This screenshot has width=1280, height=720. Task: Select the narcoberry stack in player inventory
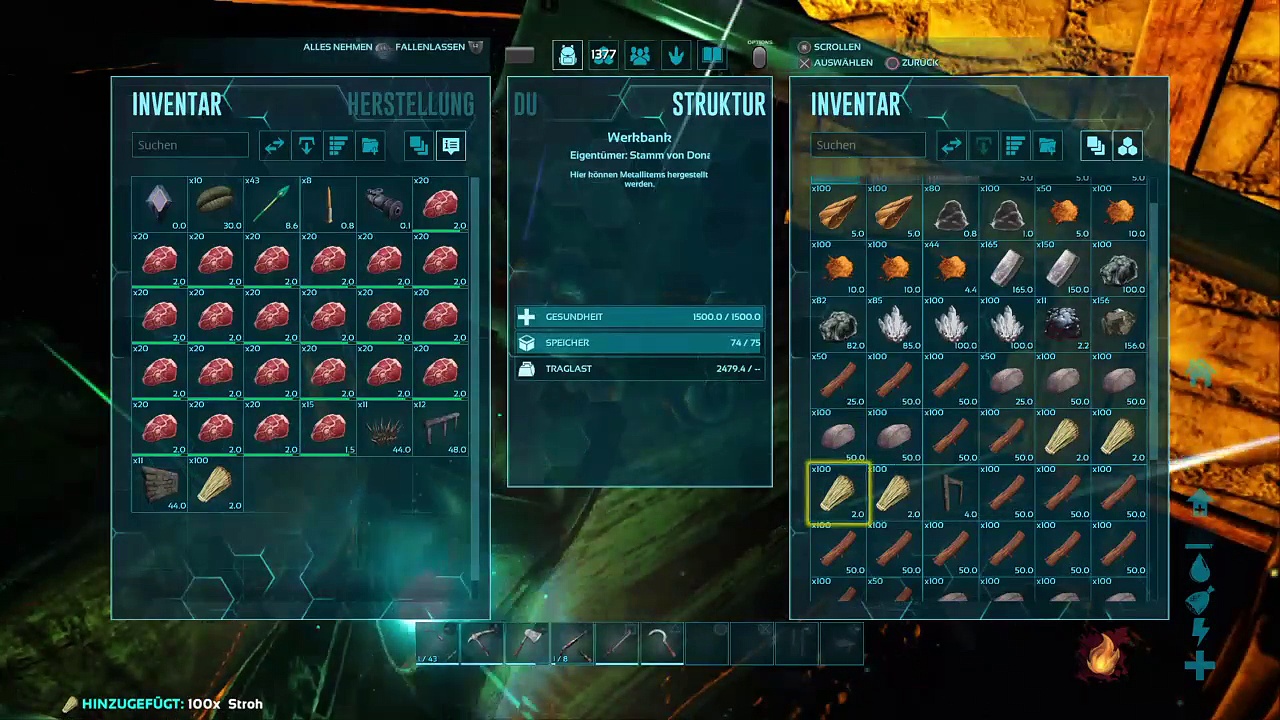216,204
